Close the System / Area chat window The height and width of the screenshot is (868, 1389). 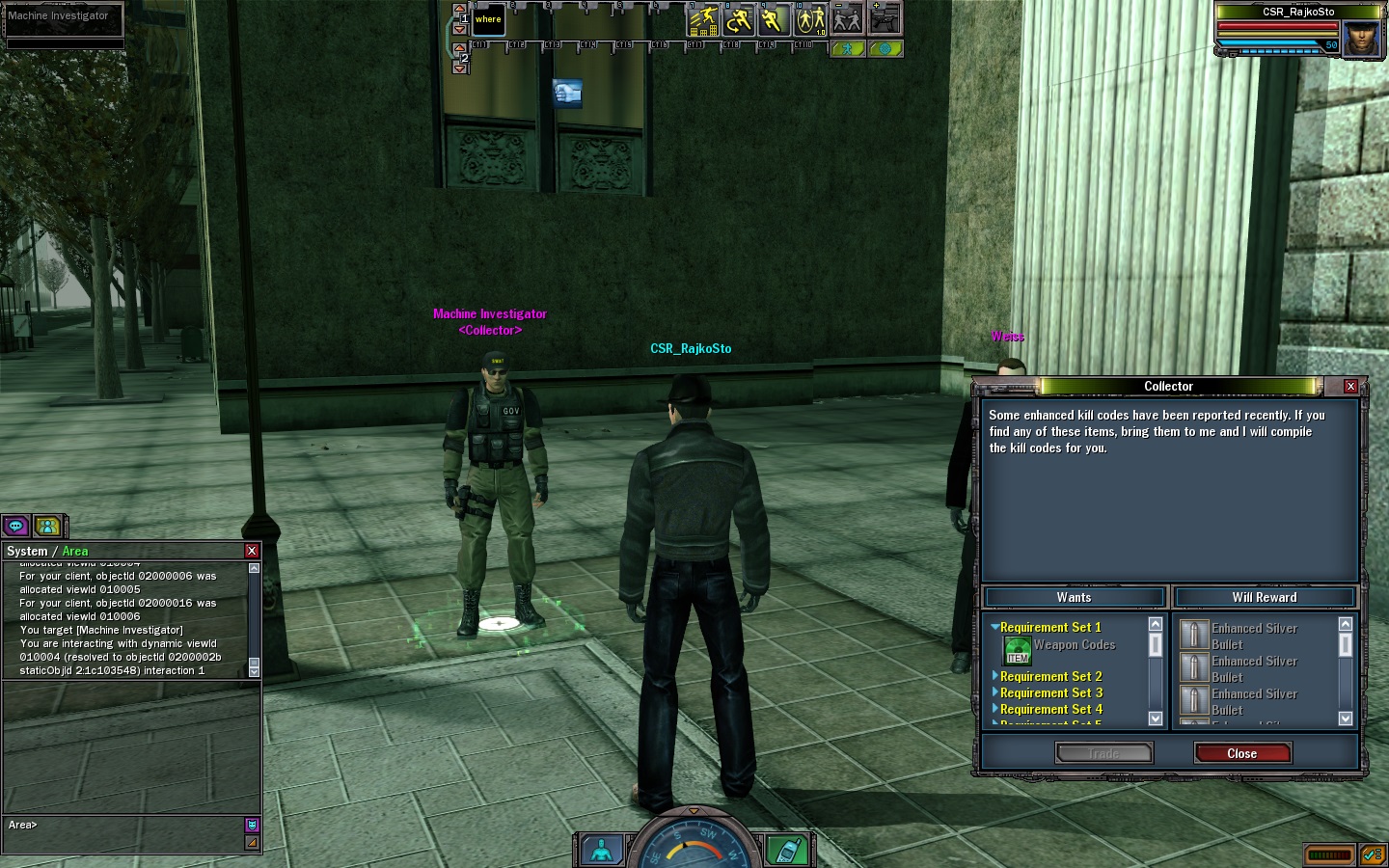tap(252, 551)
